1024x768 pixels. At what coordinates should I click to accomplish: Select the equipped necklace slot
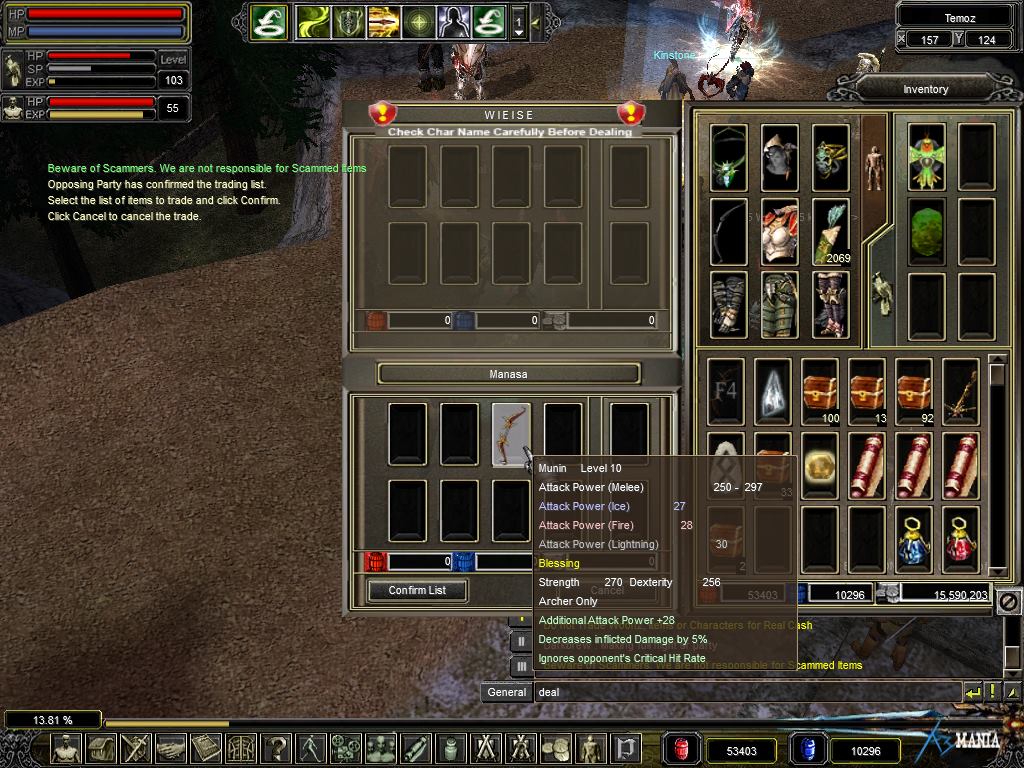click(728, 156)
